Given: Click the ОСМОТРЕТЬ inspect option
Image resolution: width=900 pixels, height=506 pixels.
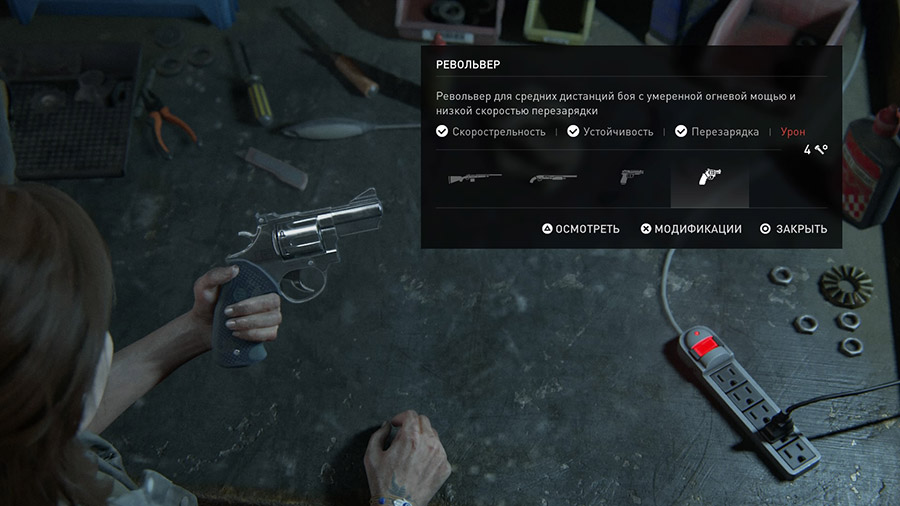Looking at the screenshot, I should pyautogui.click(x=581, y=229).
